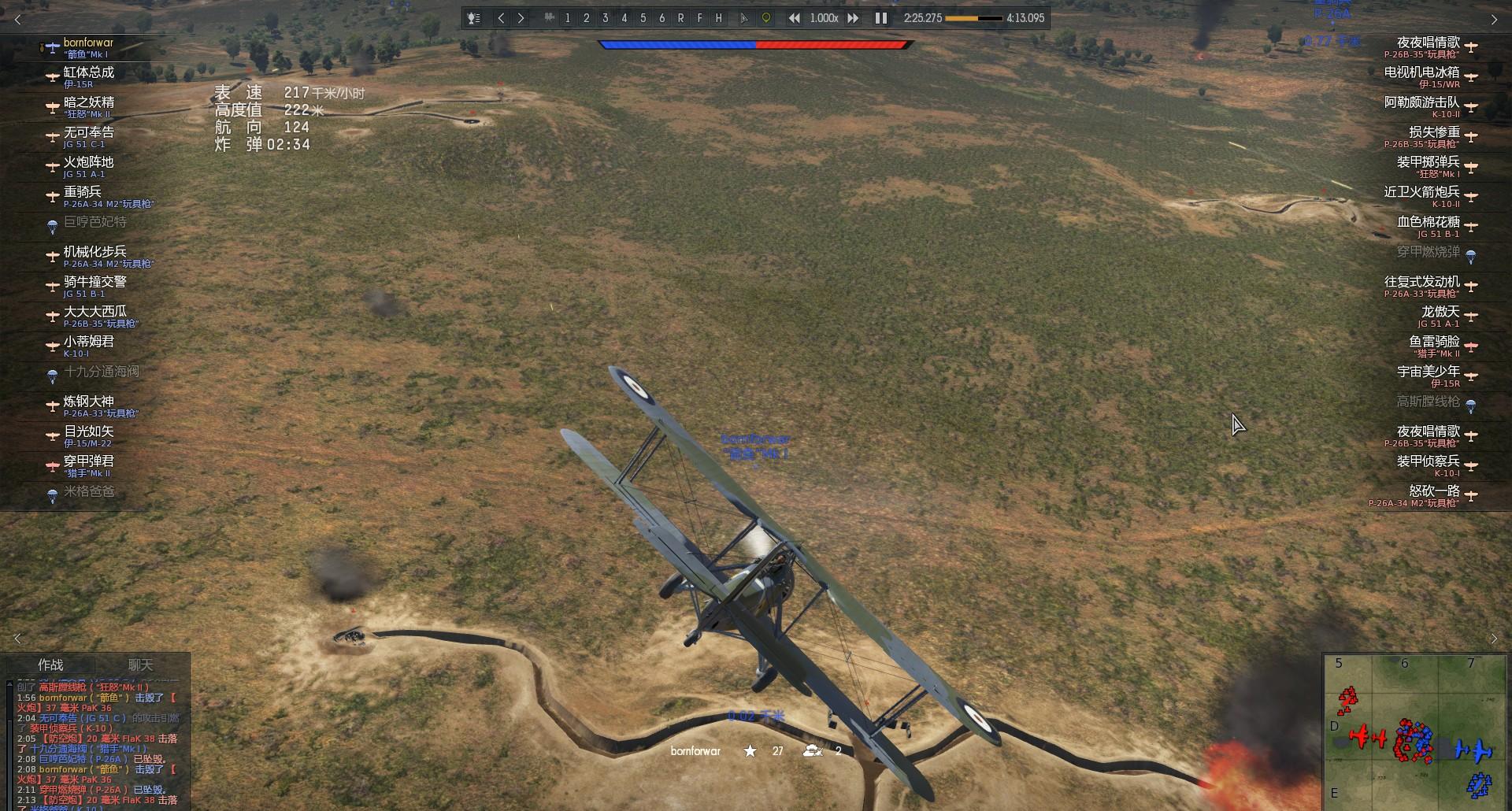Slow down replay speed with rewind arrows
This screenshot has width=1512, height=811.
coord(795,18)
